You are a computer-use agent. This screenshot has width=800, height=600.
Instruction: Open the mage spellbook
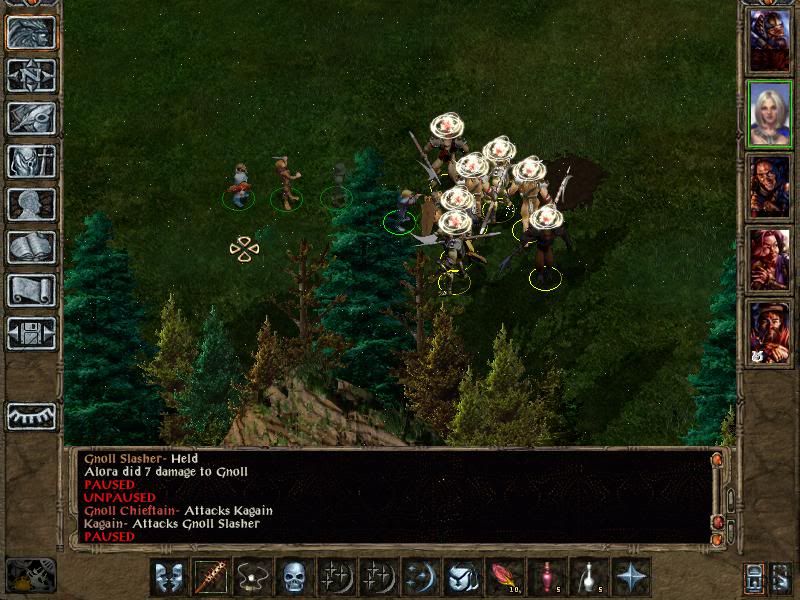coord(31,247)
